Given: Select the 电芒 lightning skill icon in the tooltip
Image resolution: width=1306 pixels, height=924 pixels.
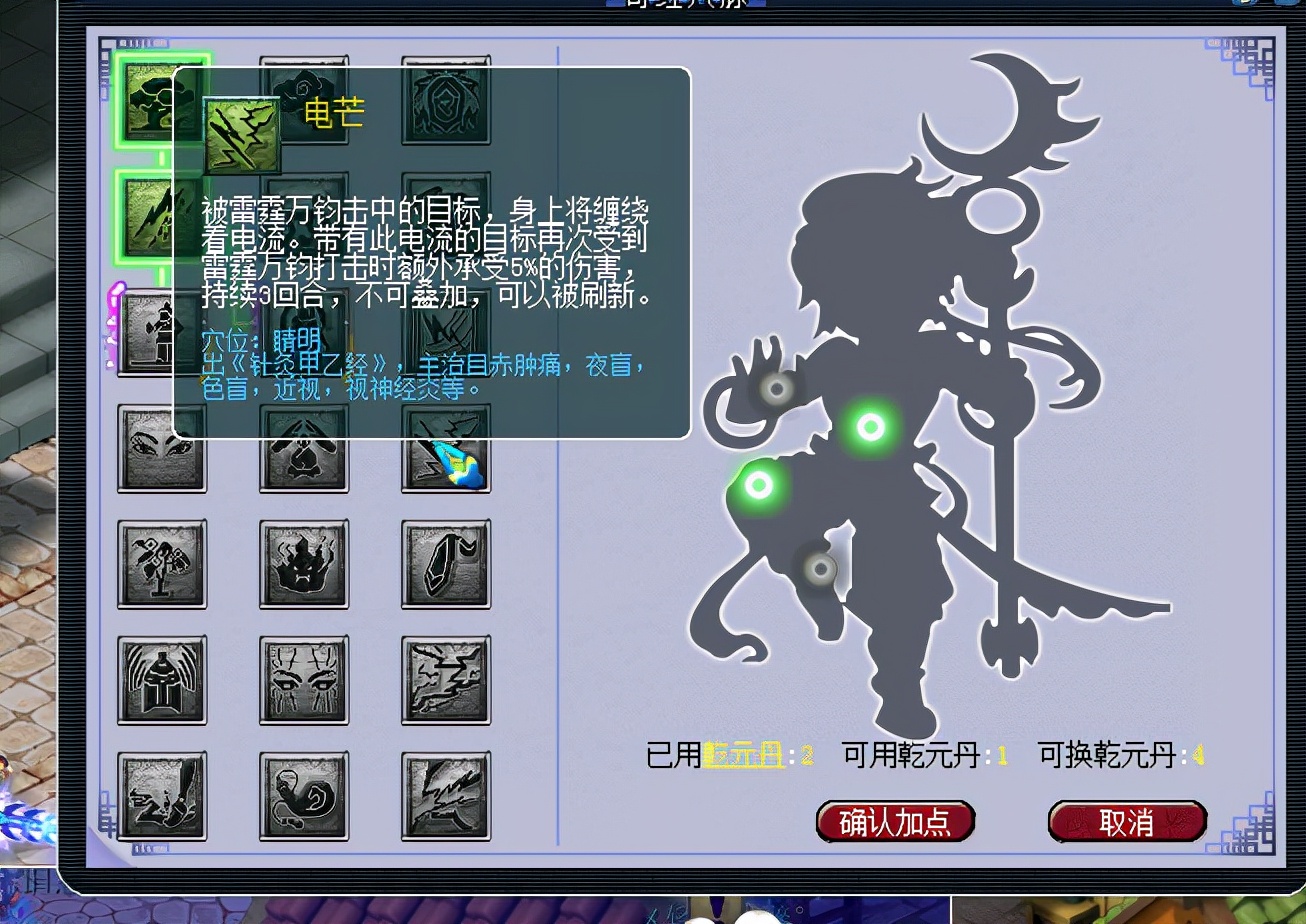Looking at the screenshot, I should 243,130.
